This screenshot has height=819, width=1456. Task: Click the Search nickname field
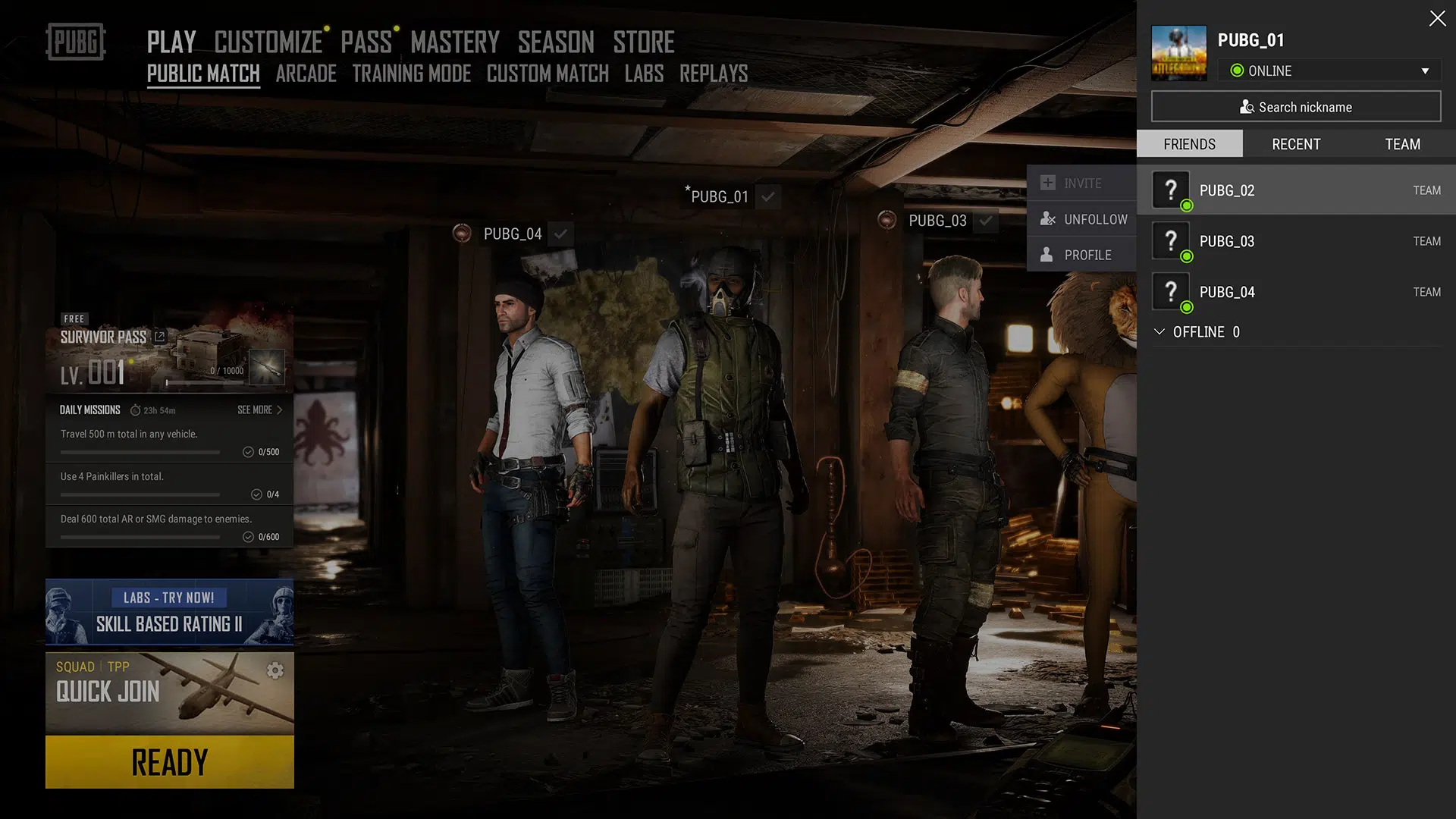[1295, 107]
